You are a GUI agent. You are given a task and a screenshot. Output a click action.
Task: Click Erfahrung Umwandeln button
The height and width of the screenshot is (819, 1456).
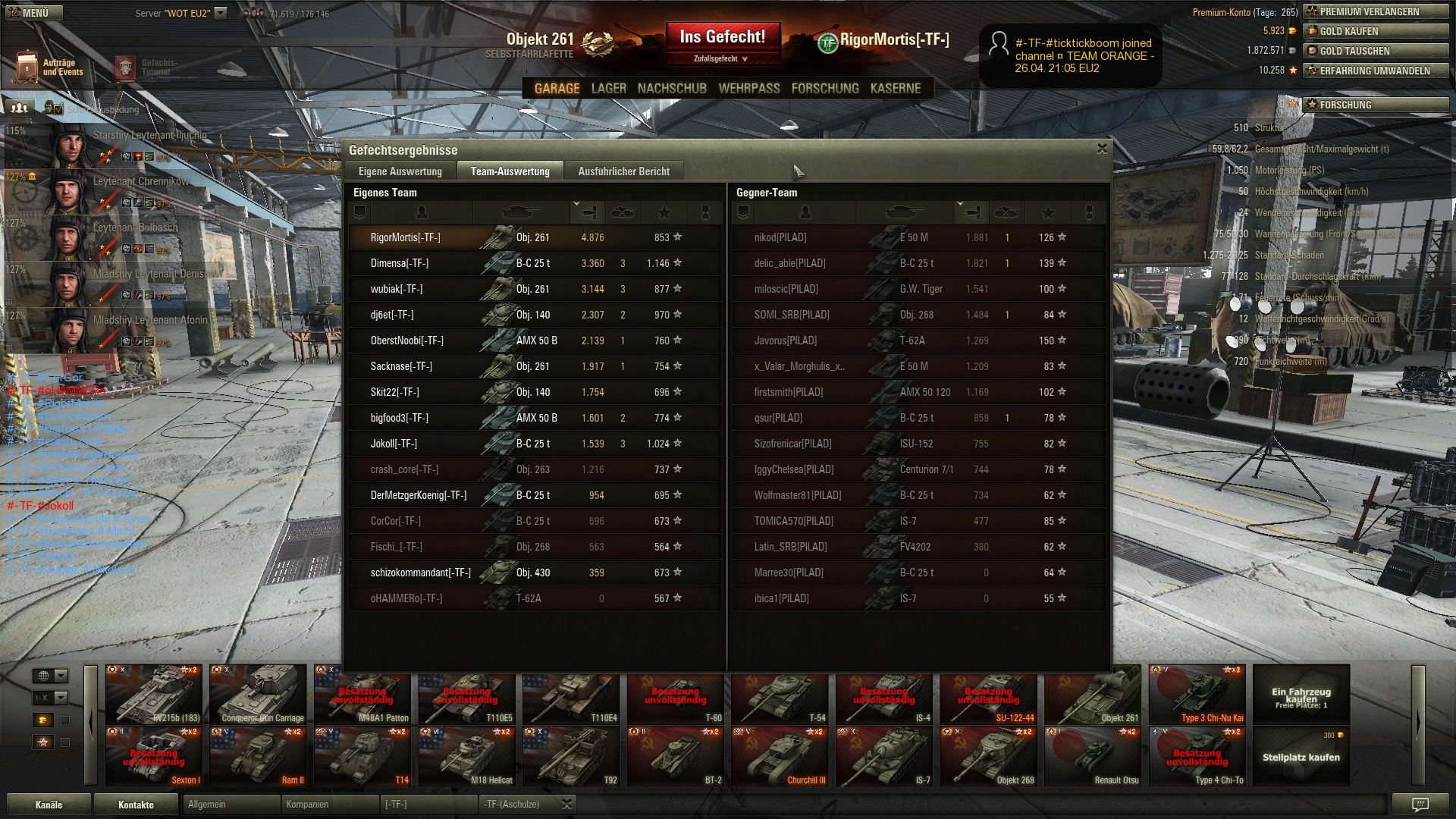(1374, 71)
